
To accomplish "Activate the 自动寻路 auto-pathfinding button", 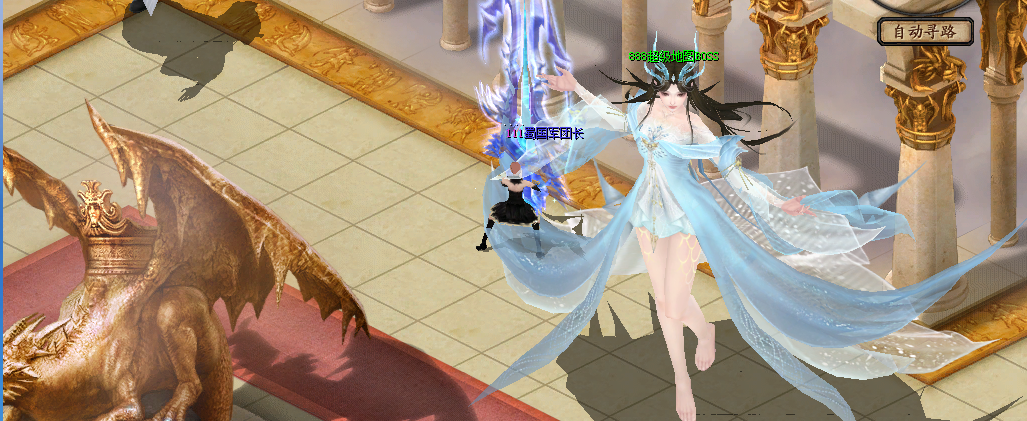I will (925, 31).
